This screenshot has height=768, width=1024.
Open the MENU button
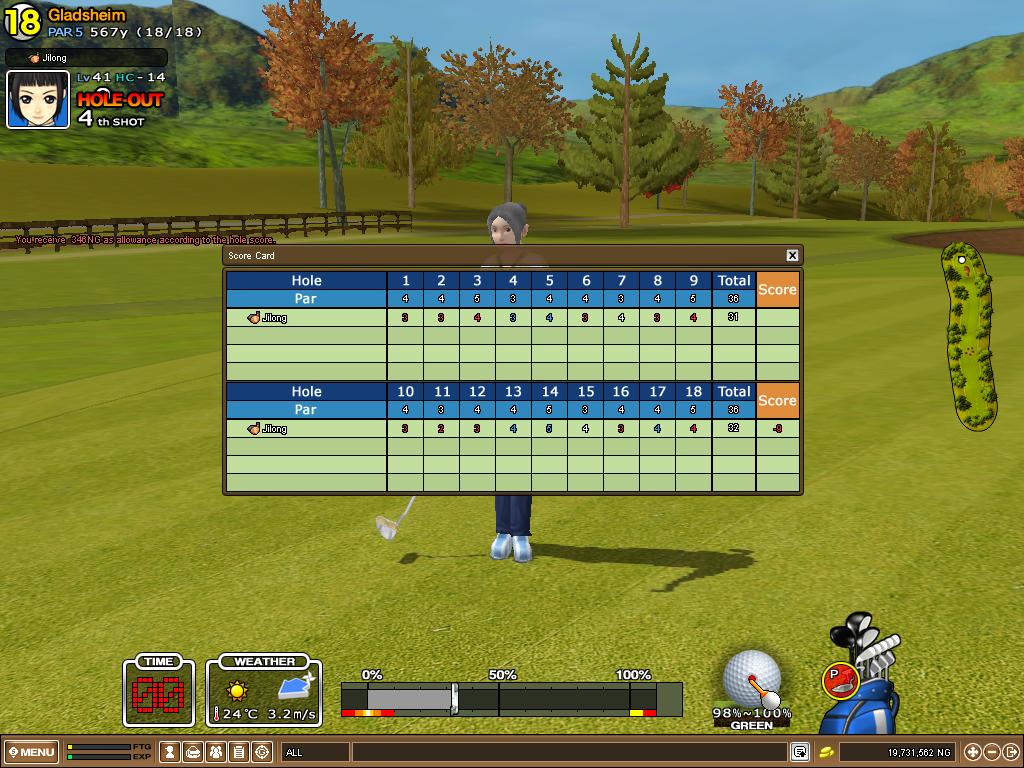(32, 752)
